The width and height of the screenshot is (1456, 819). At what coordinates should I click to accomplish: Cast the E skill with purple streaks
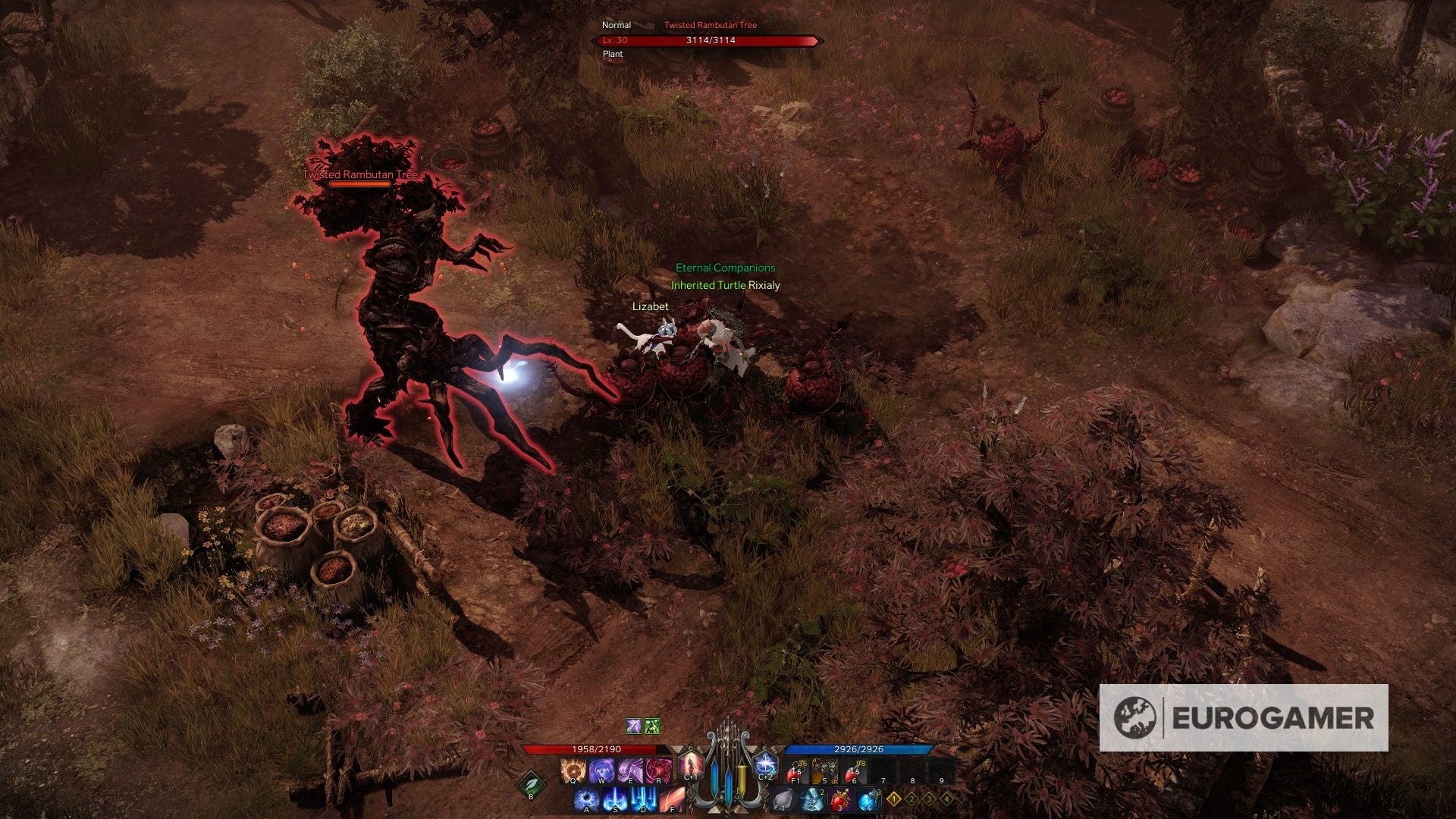(x=630, y=770)
